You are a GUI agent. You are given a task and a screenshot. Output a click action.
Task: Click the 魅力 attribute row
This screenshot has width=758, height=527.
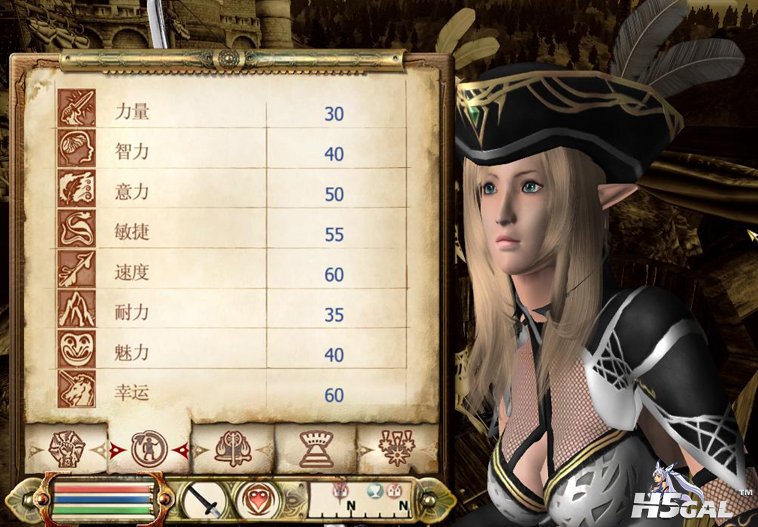click(x=232, y=354)
